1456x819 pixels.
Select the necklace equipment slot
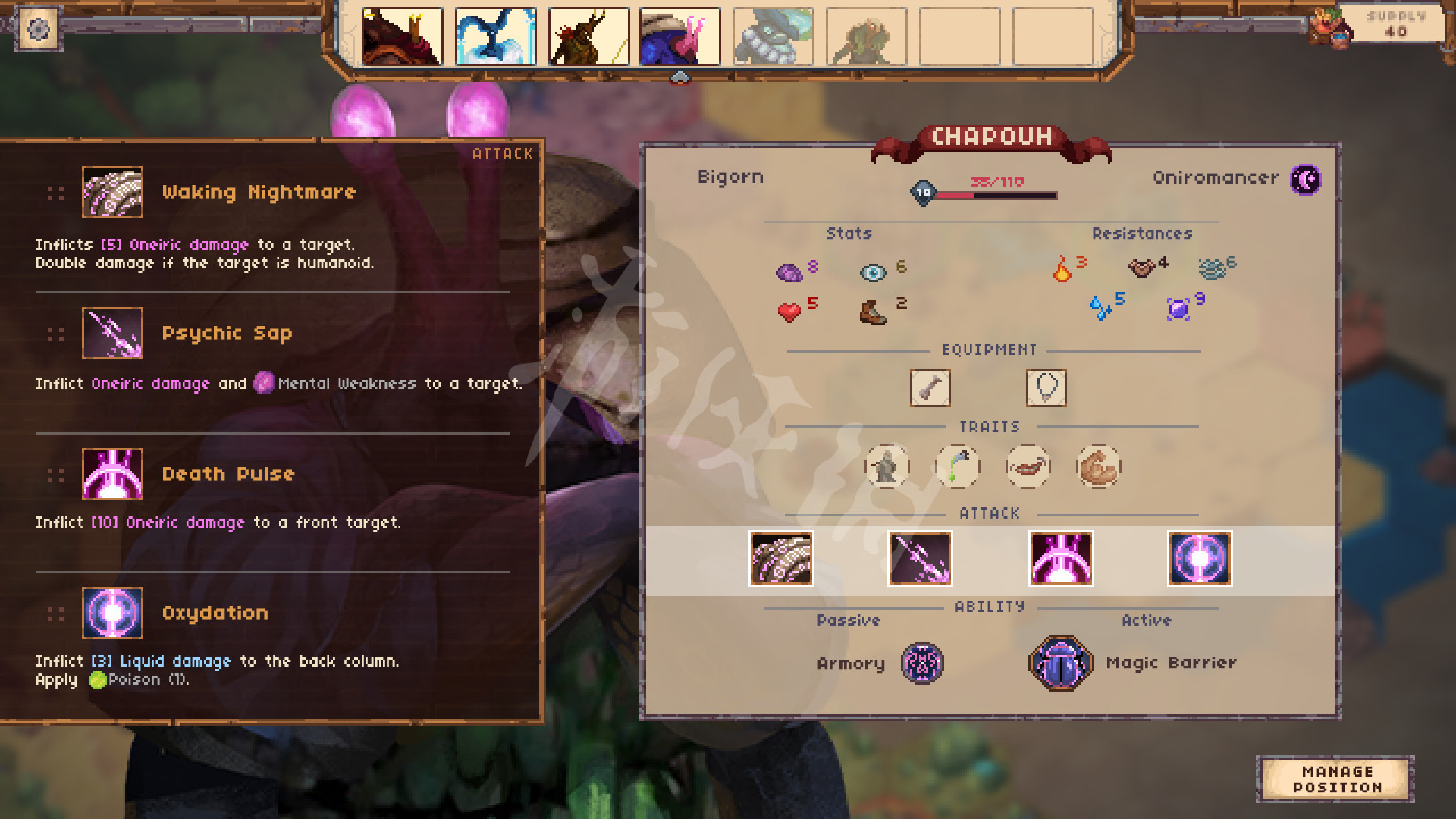click(1046, 388)
